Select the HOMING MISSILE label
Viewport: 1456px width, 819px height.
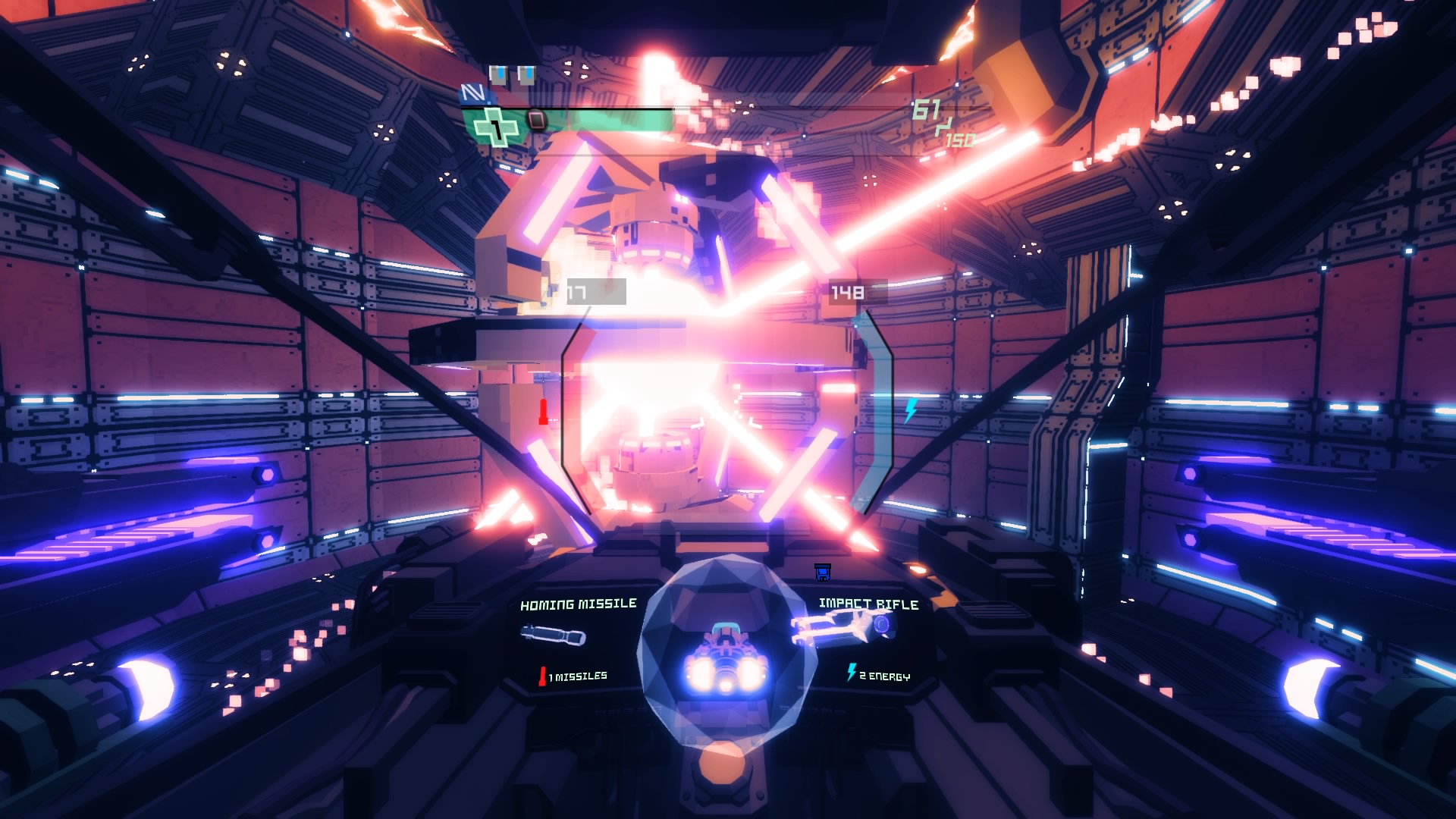[x=578, y=605]
